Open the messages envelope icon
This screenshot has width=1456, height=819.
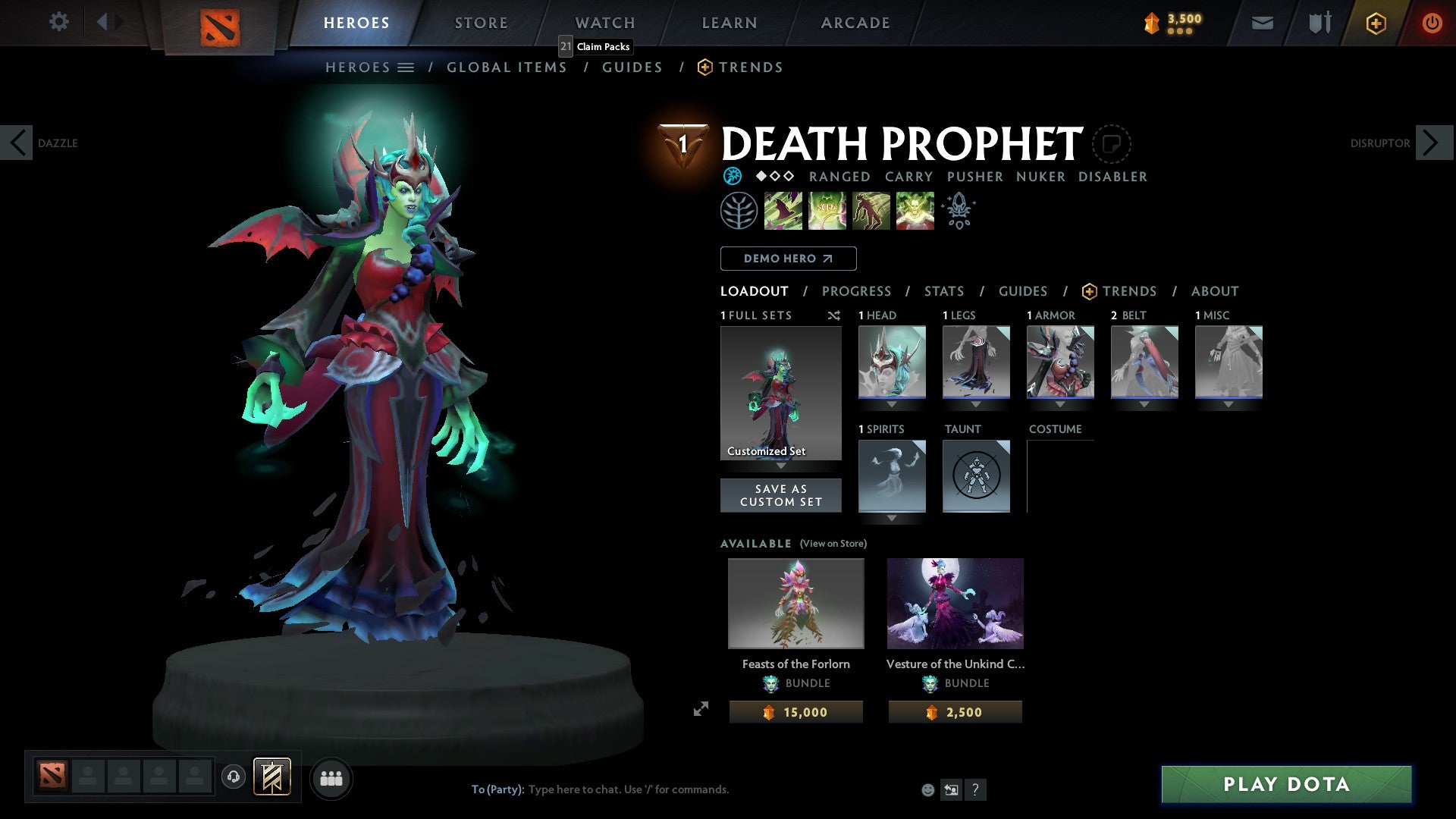pos(1262,23)
